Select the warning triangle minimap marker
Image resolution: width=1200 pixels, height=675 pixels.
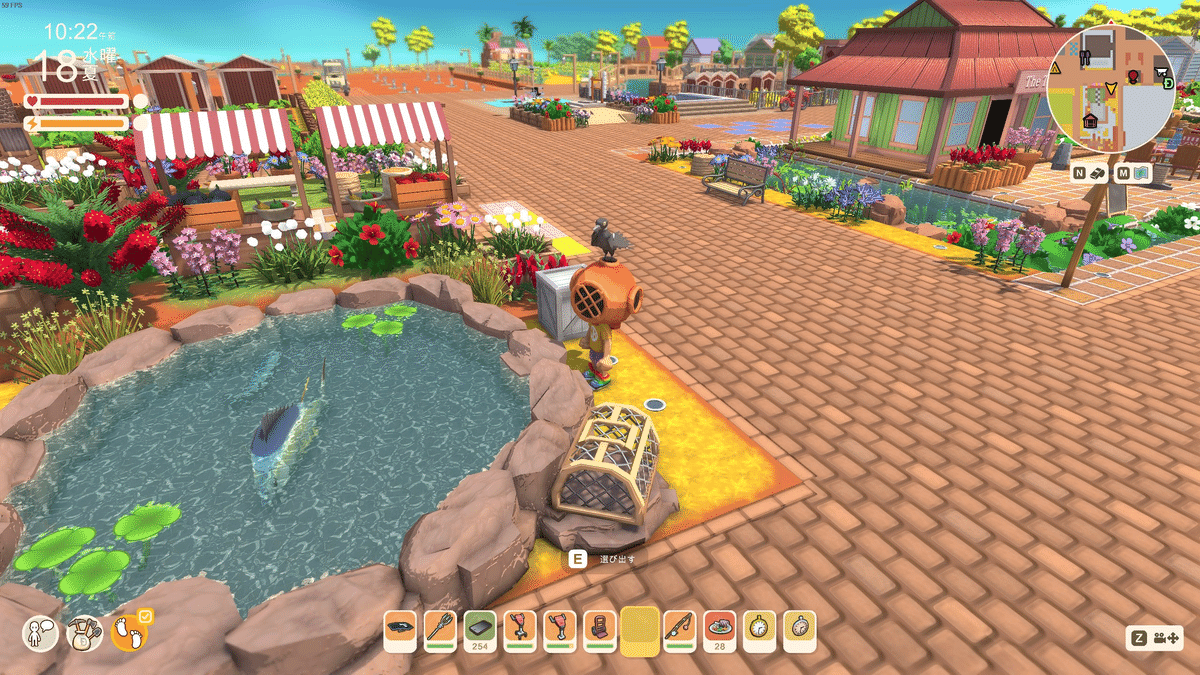tap(1055, 68)
